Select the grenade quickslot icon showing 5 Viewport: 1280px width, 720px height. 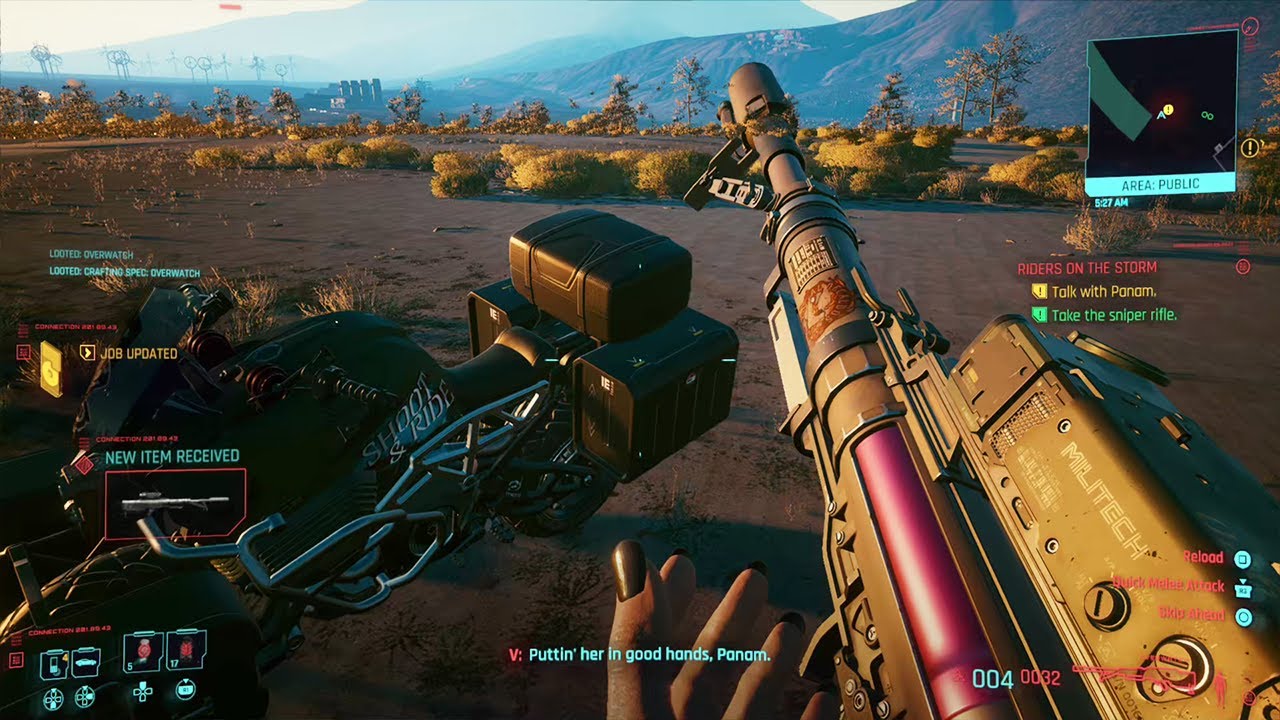point(142,652)
